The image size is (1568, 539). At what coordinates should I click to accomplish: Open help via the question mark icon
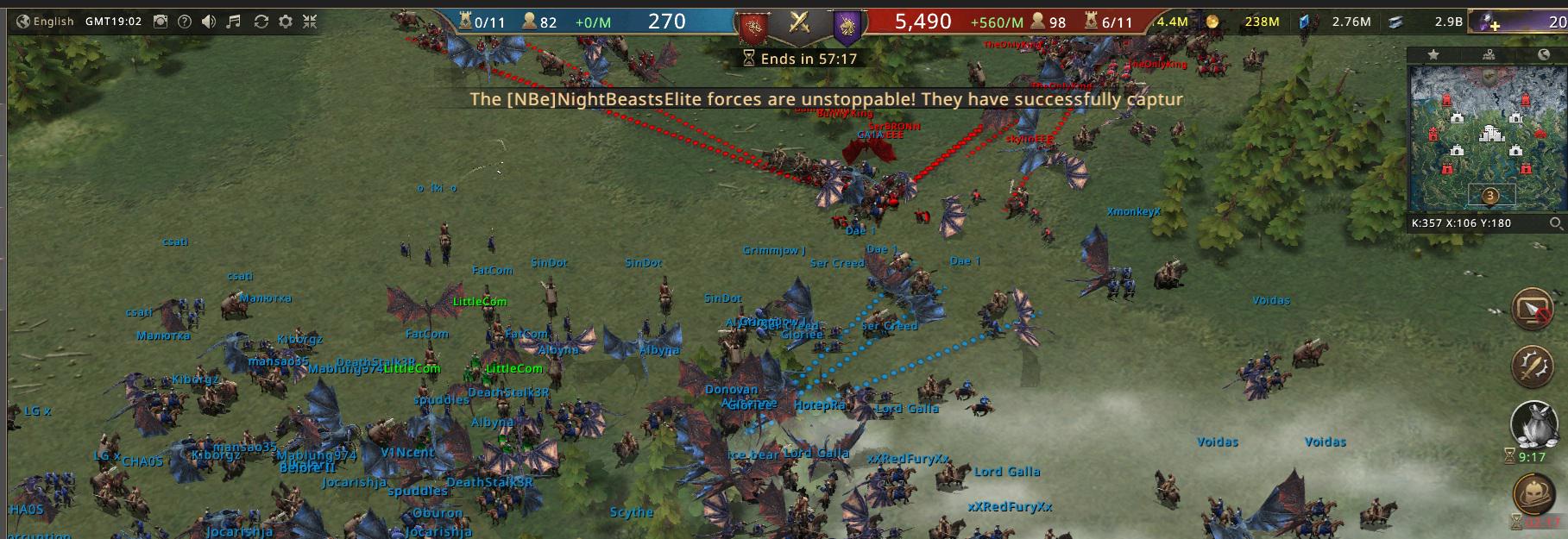pos(184,22)
